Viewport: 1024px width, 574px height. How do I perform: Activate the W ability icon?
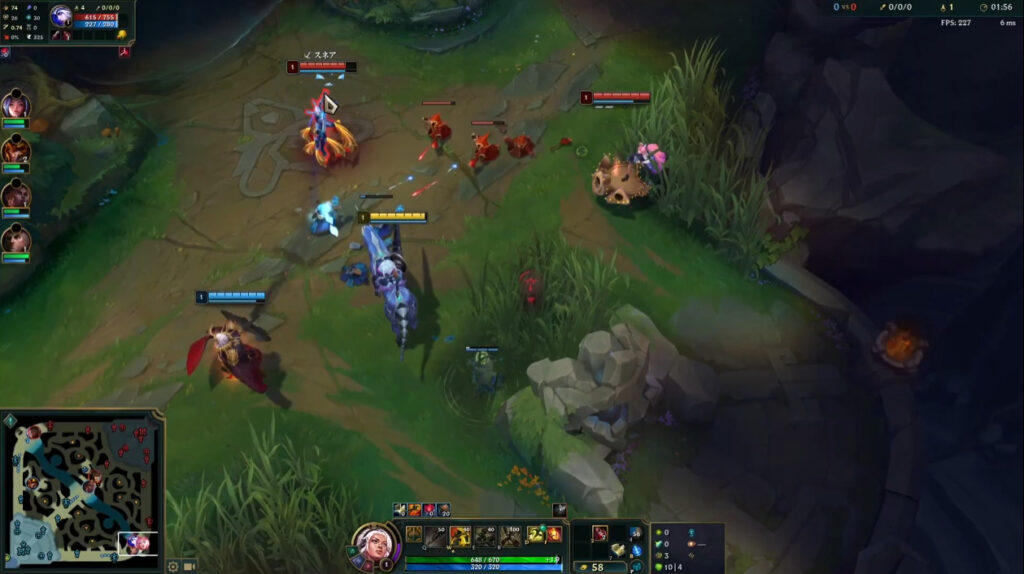point(460,536)
